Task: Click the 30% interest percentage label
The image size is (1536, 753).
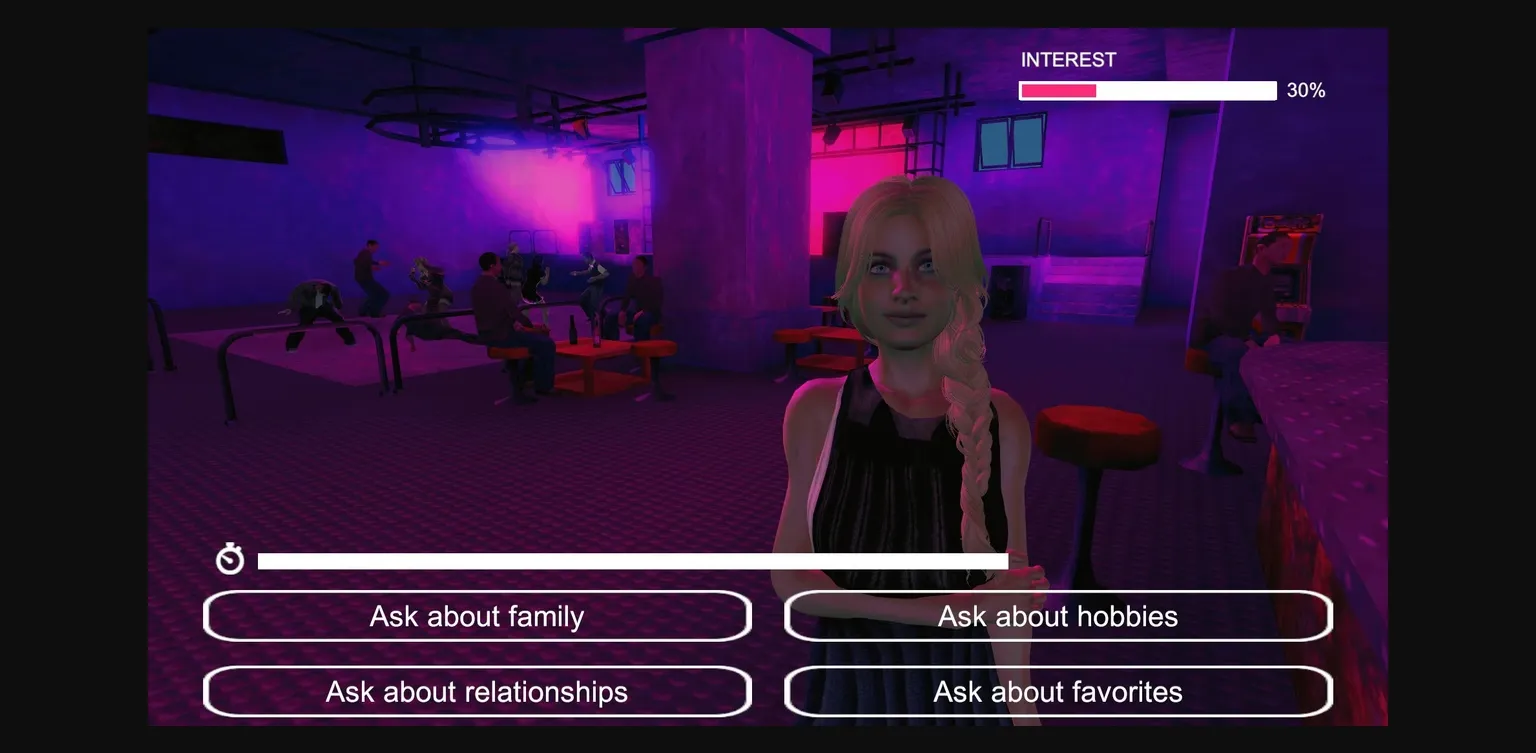Action: click(1305, 90)
